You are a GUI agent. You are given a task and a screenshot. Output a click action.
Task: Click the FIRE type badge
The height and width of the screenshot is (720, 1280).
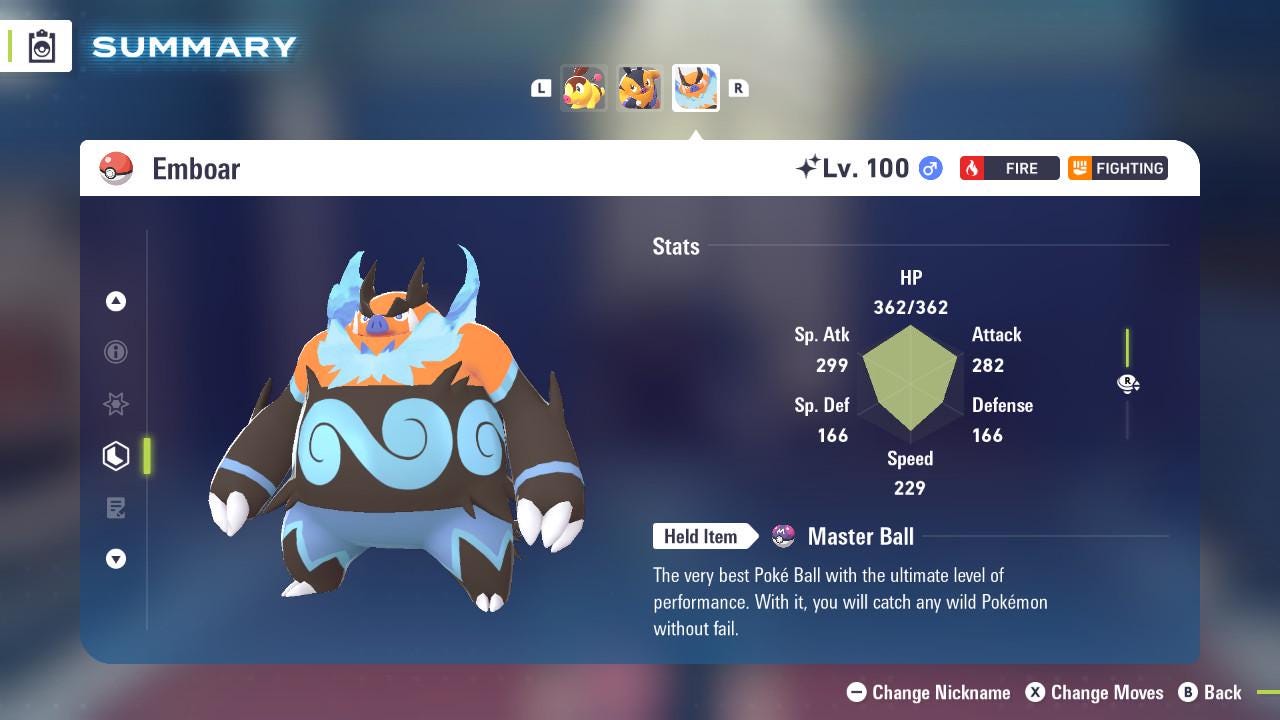(x=1009, y=168)
